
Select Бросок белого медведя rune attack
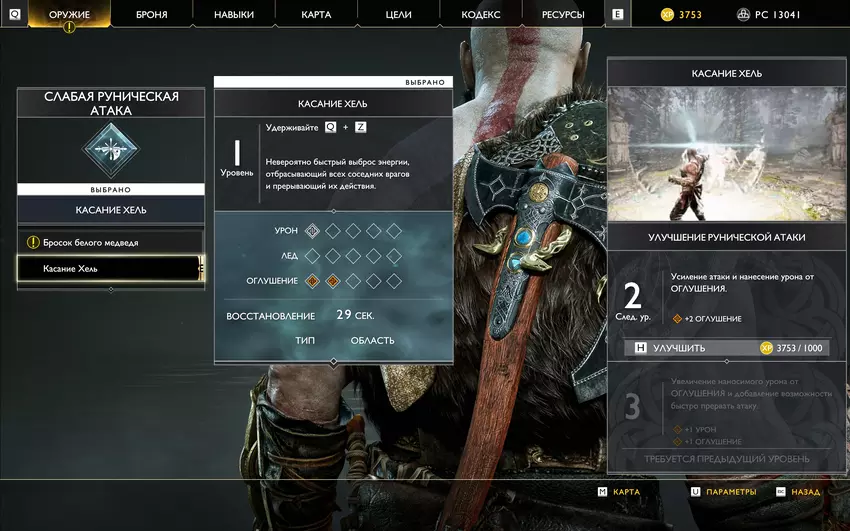pyautogui.click(x=110, y=243)
